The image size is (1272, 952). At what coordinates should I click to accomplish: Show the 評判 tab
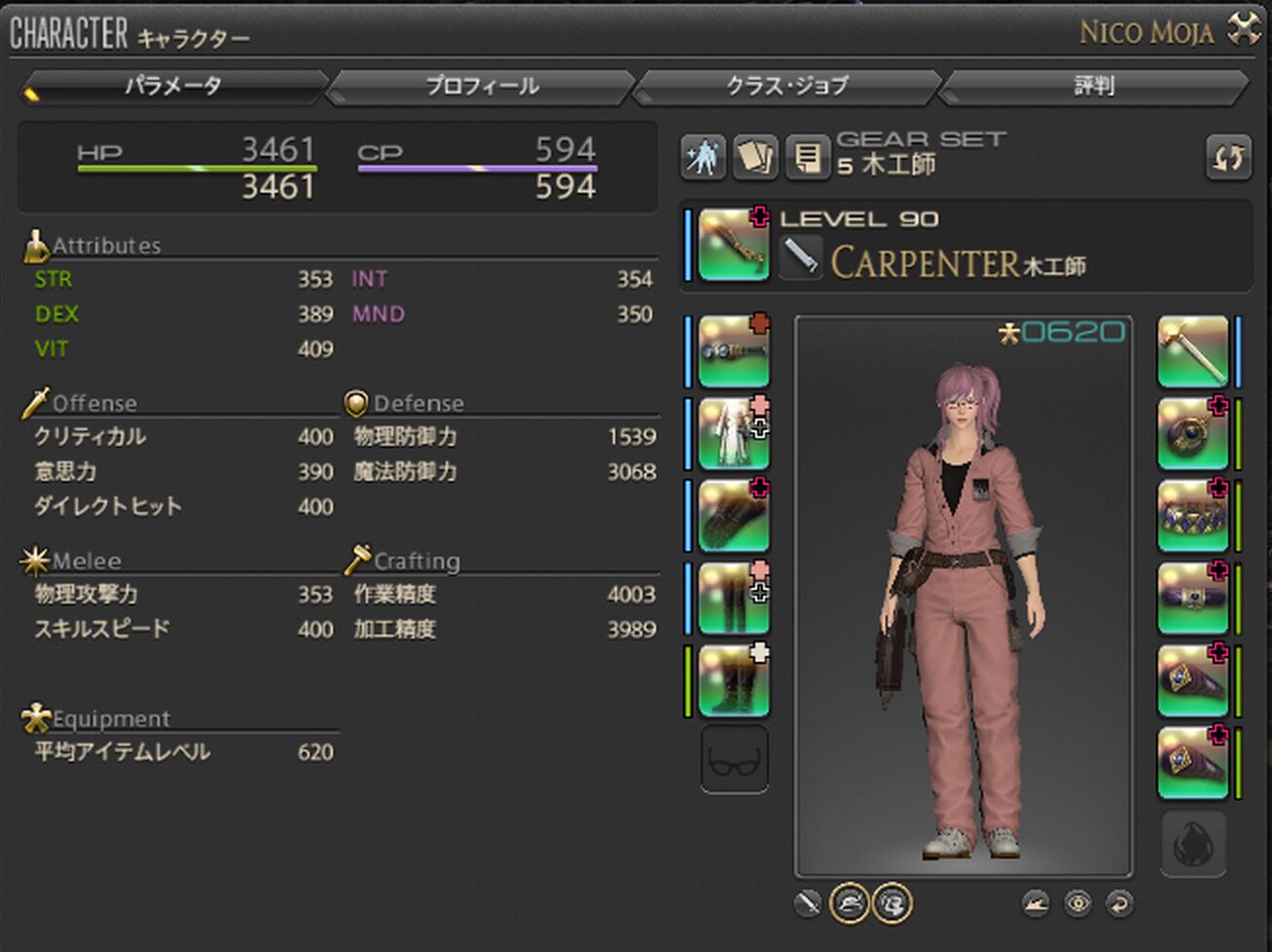coord(1093,87)
